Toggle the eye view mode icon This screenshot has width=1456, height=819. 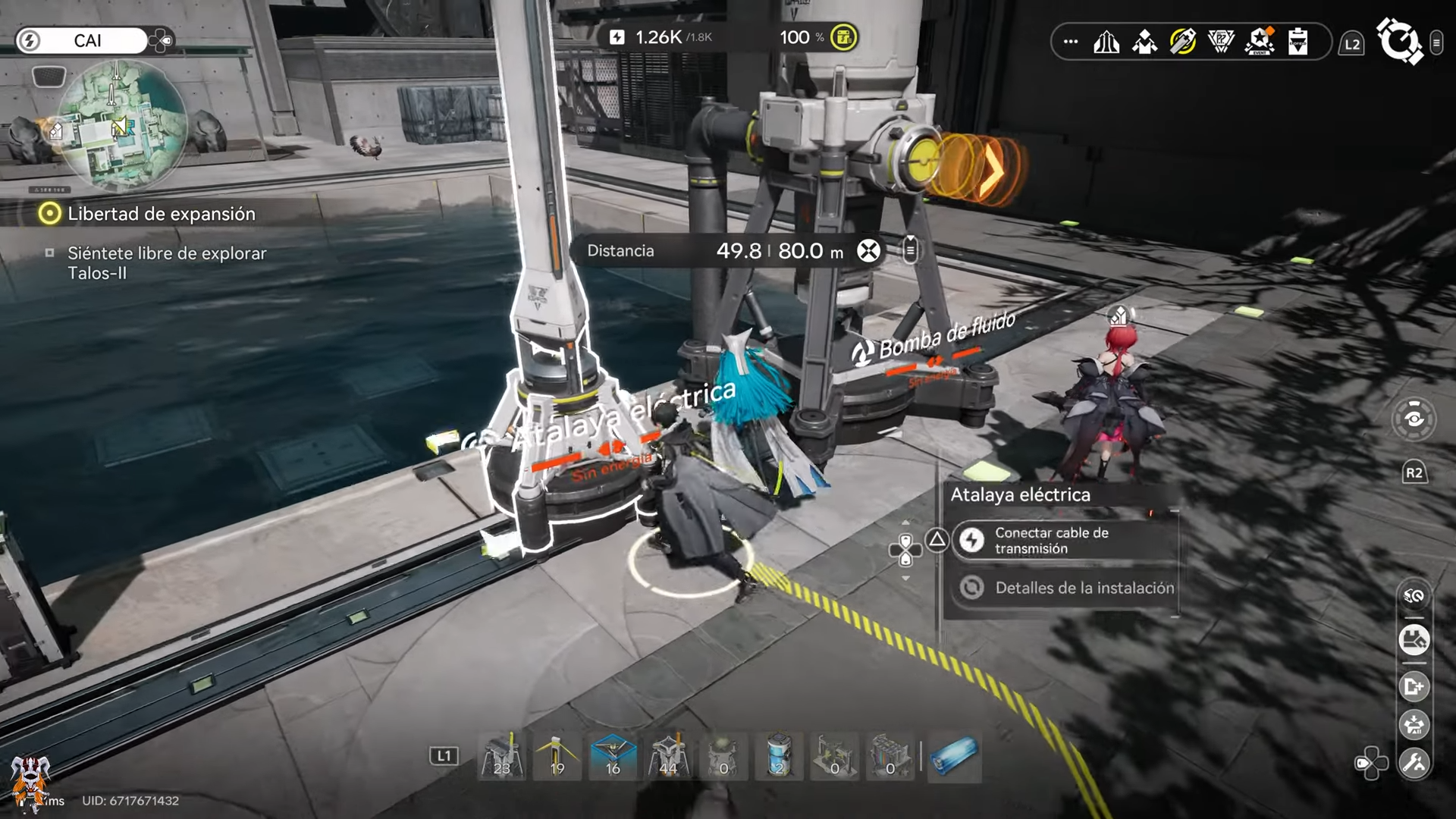coord(1414,419)
